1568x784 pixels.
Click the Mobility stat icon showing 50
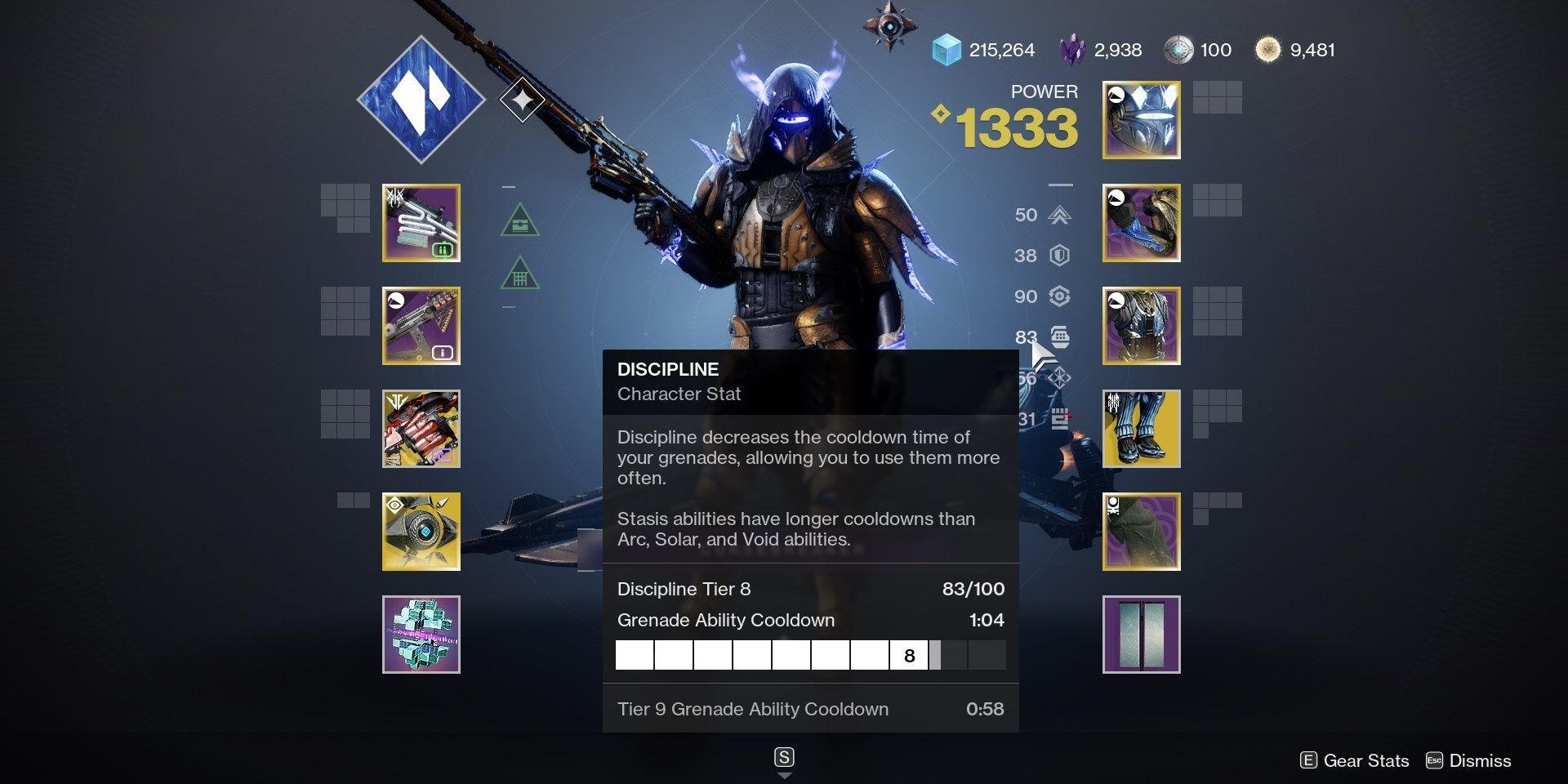1058,215
